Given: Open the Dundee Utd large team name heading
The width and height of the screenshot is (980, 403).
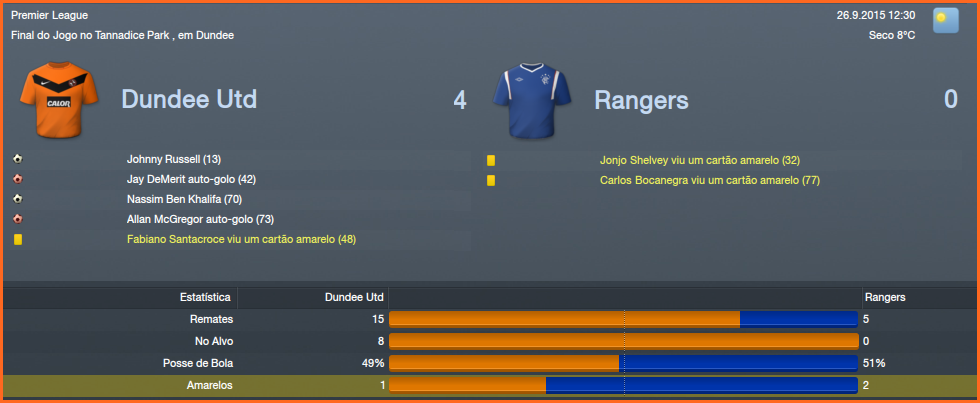Looking at the screenshot, I should pos(189,100).
